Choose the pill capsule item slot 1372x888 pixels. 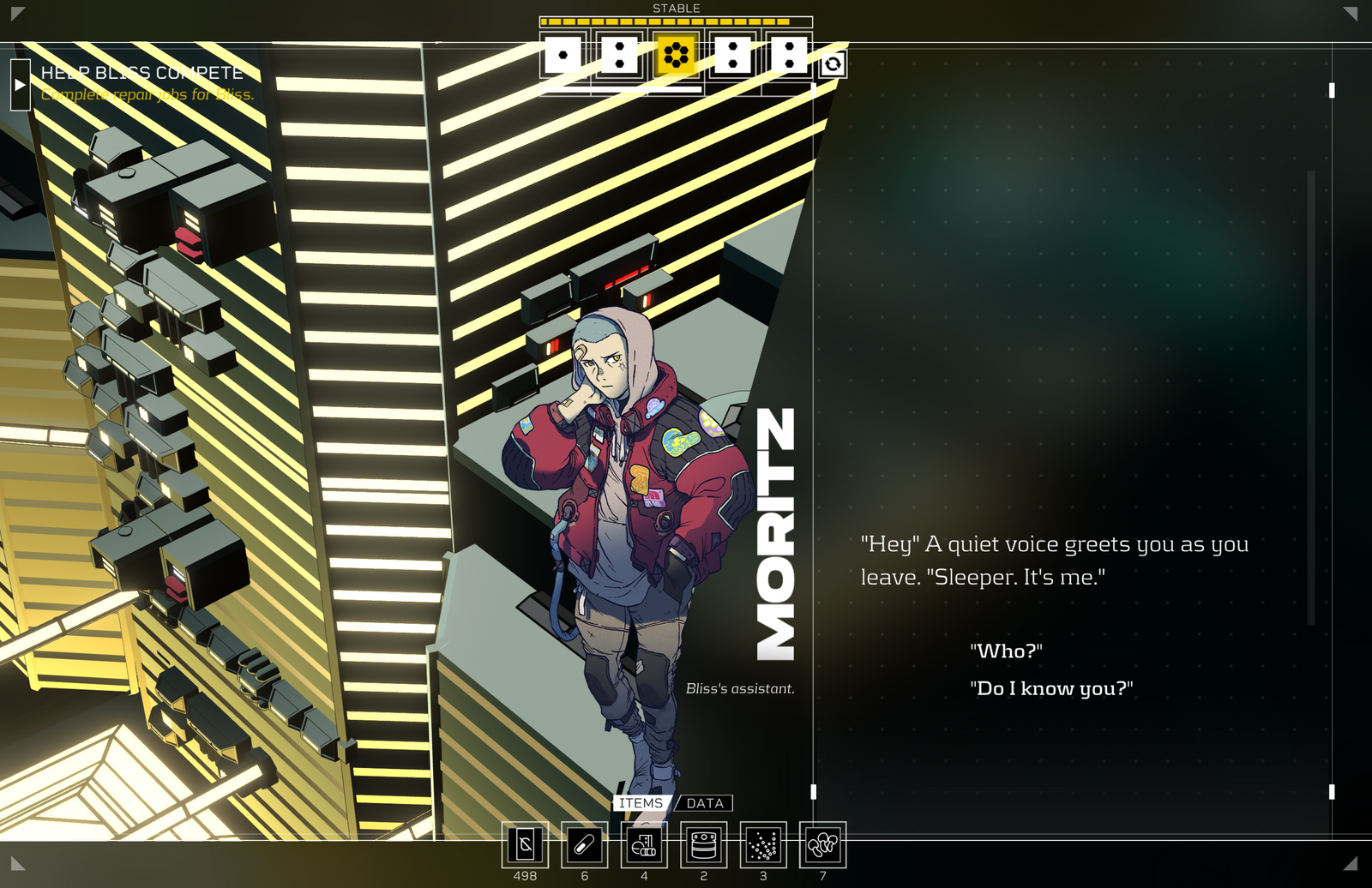pos(584,845)
